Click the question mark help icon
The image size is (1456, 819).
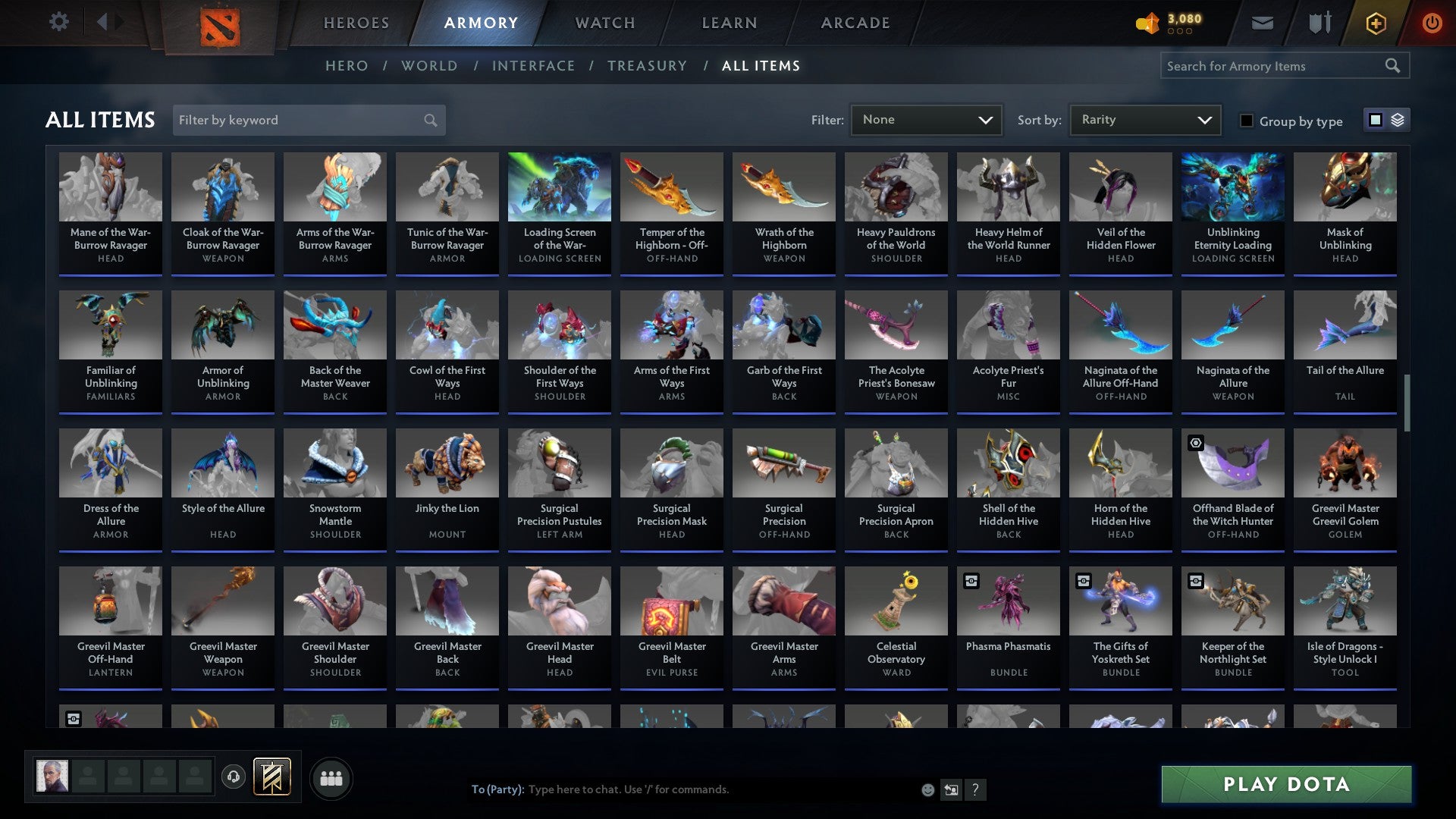point(975,789)
